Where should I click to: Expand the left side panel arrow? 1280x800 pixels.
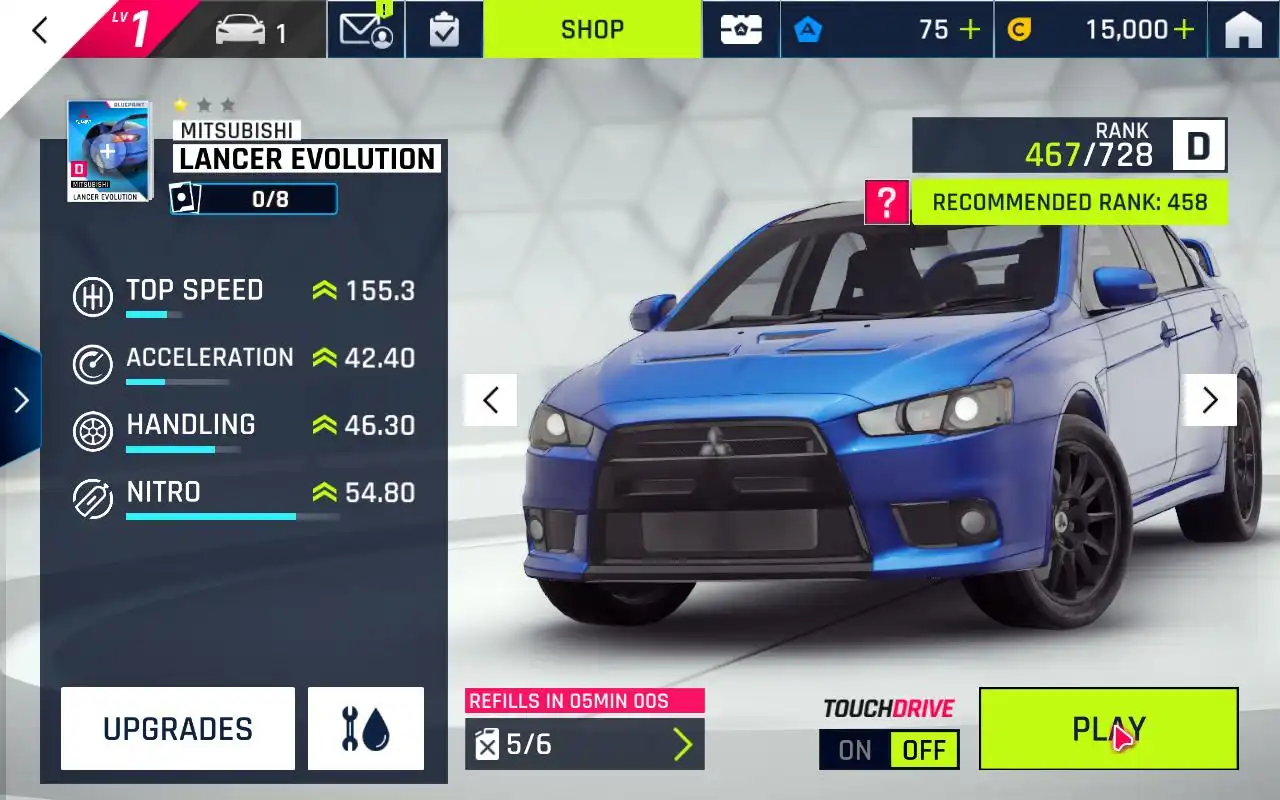[20, 400]
